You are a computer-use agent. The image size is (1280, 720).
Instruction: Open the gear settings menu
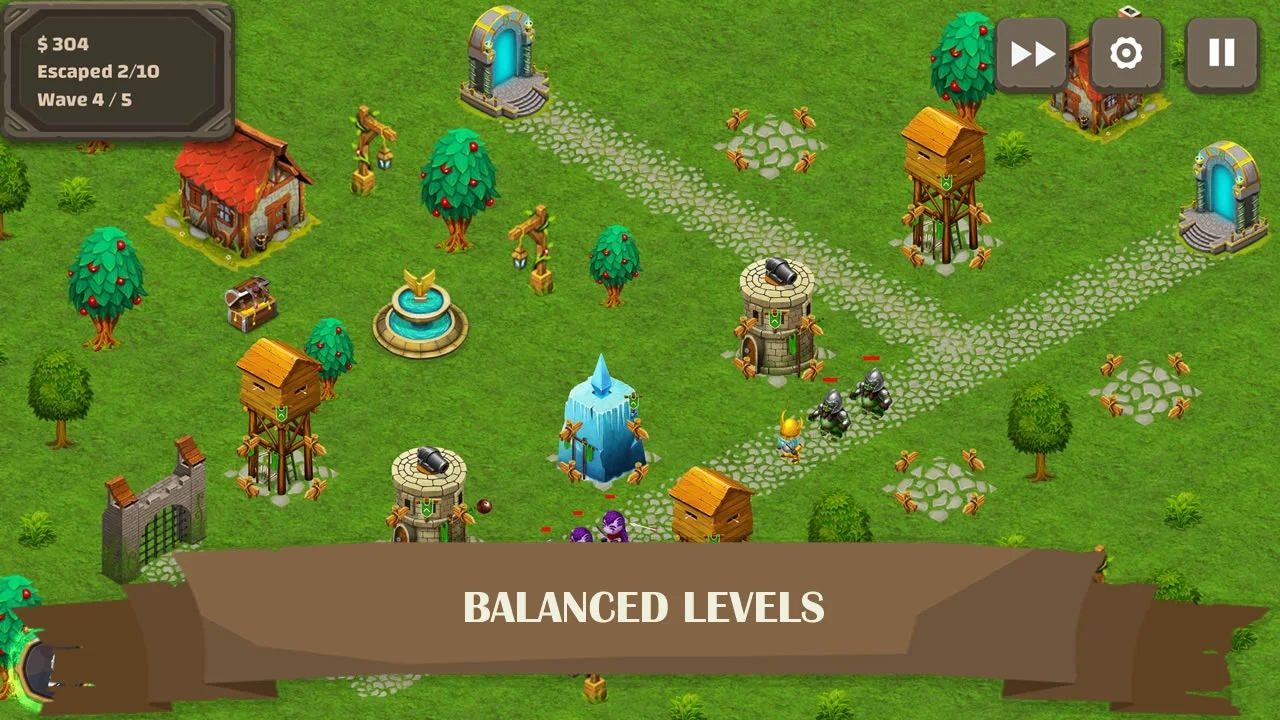click(x=1126, y=54)
